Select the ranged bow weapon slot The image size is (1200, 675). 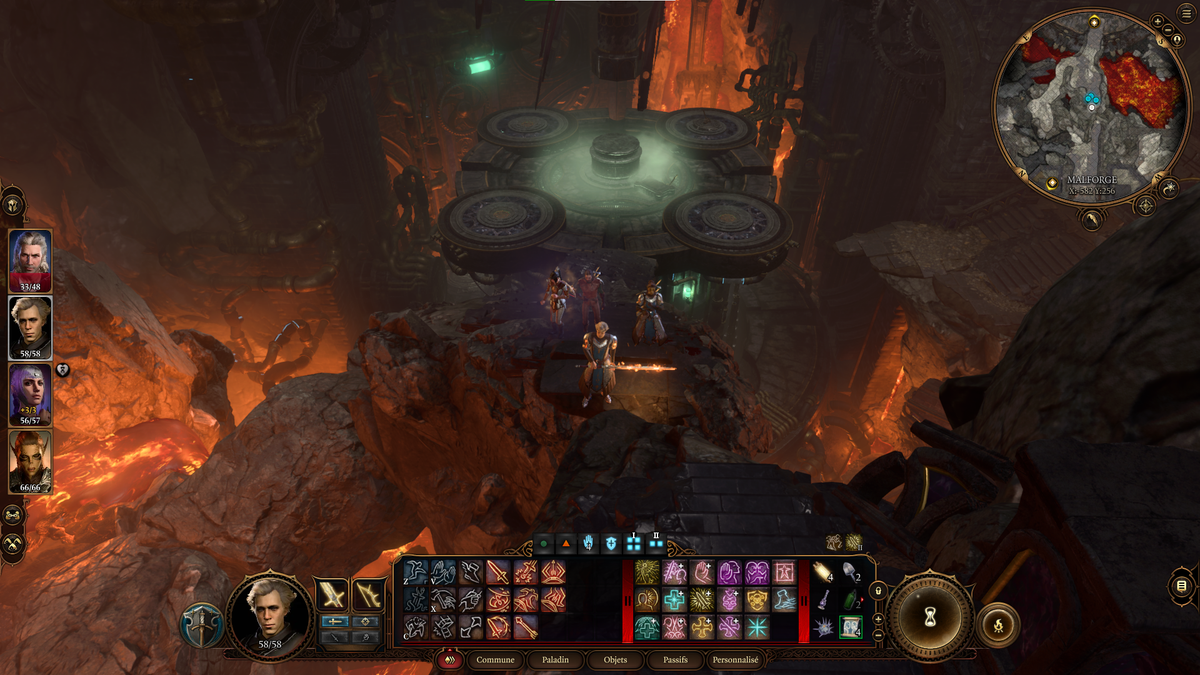coord(369,595)
